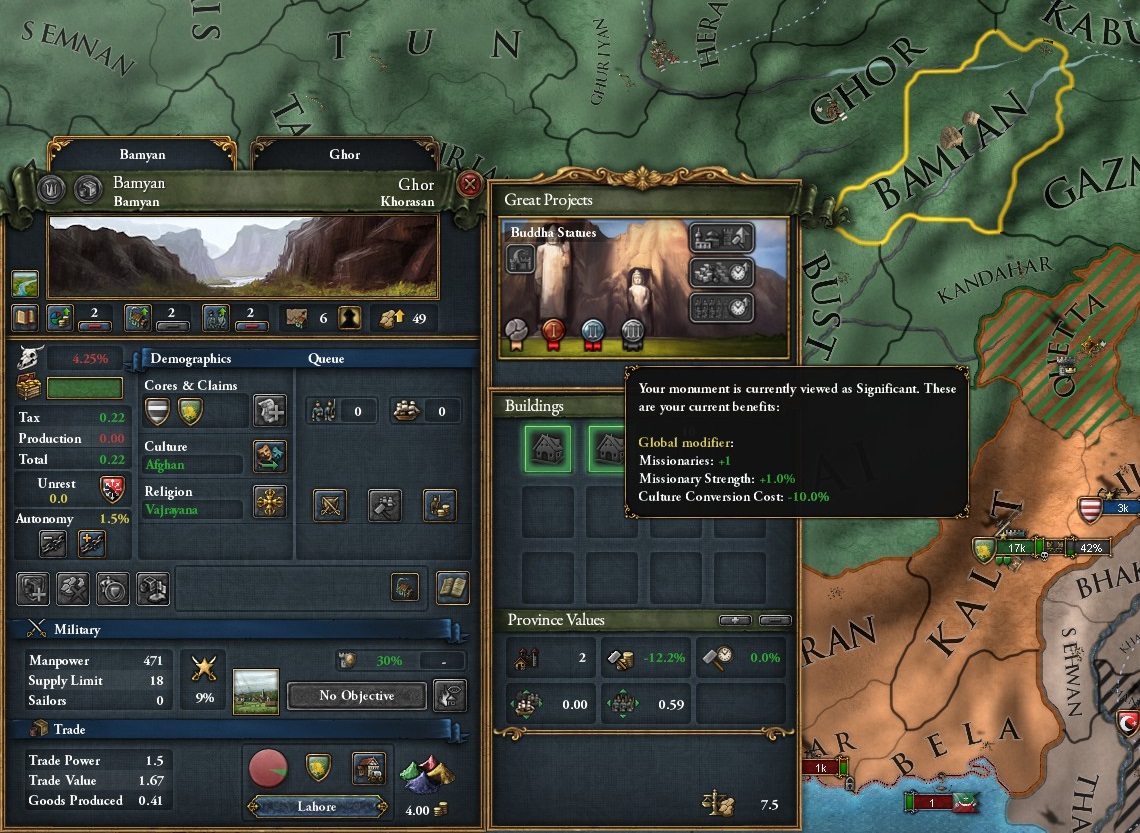The image size is (1140, 833).
Task: Send a missionary via the Religion button
Action: pyautogui.click(x=270, y=501)
